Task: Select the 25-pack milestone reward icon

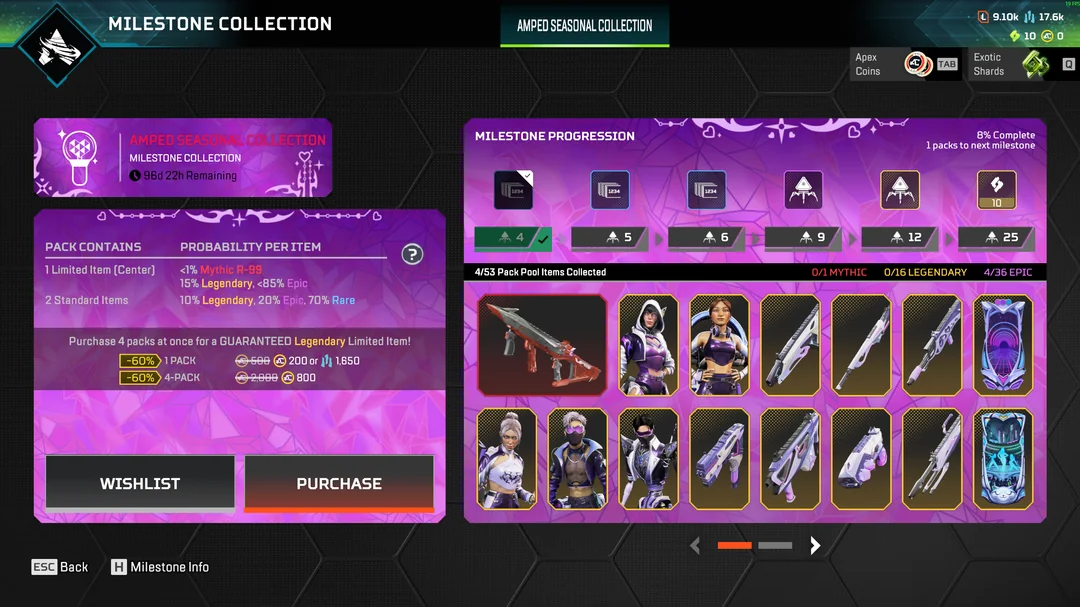Action: [996, 190]
